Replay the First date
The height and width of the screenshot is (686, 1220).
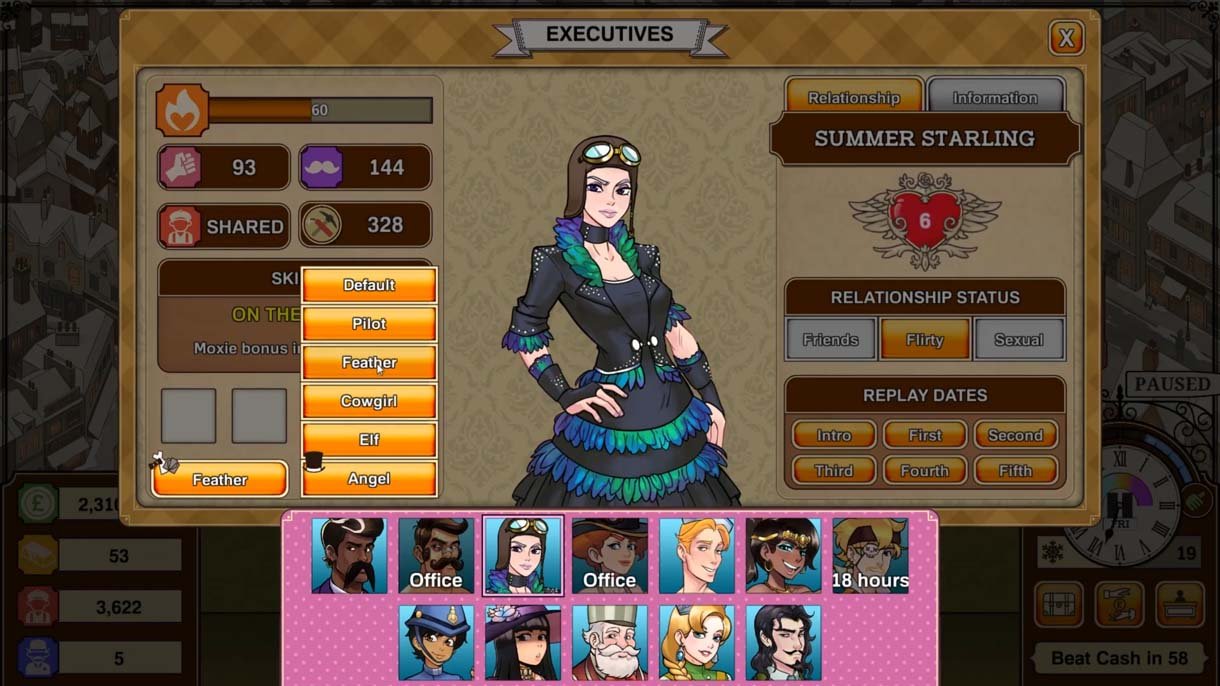(x=925, y=435)
